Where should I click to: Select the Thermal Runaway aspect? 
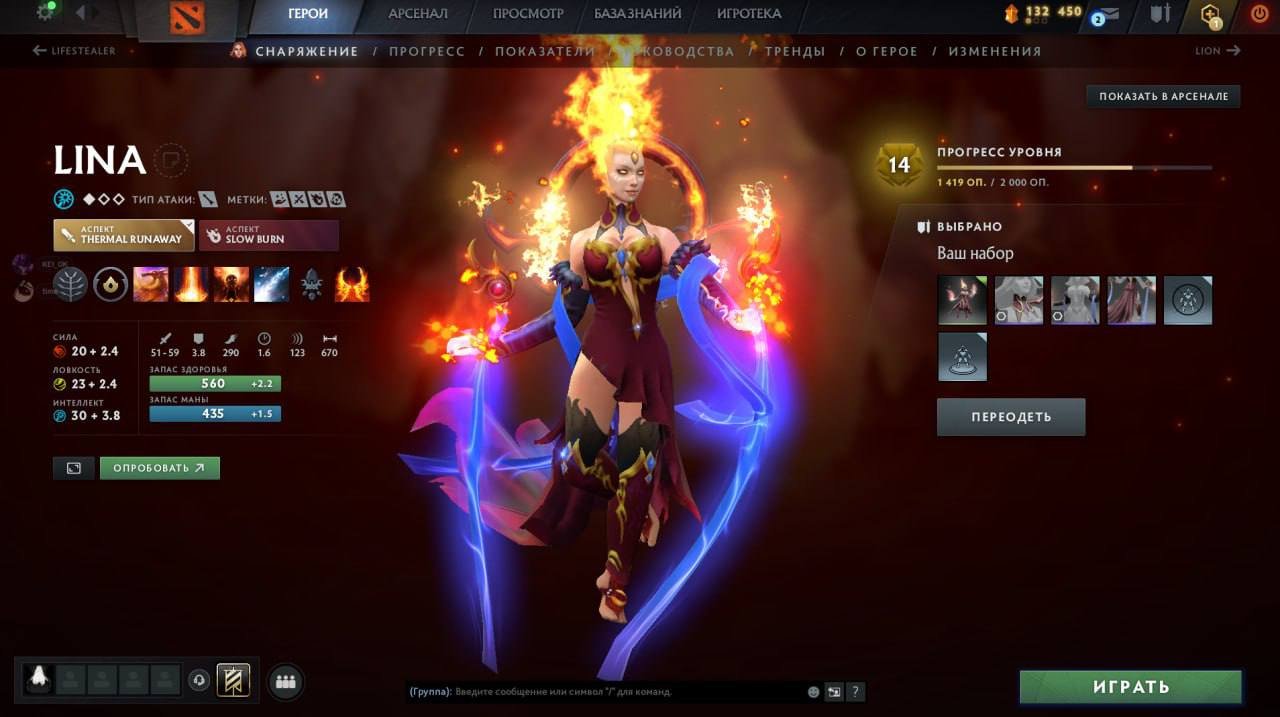(x=124, y=235)
